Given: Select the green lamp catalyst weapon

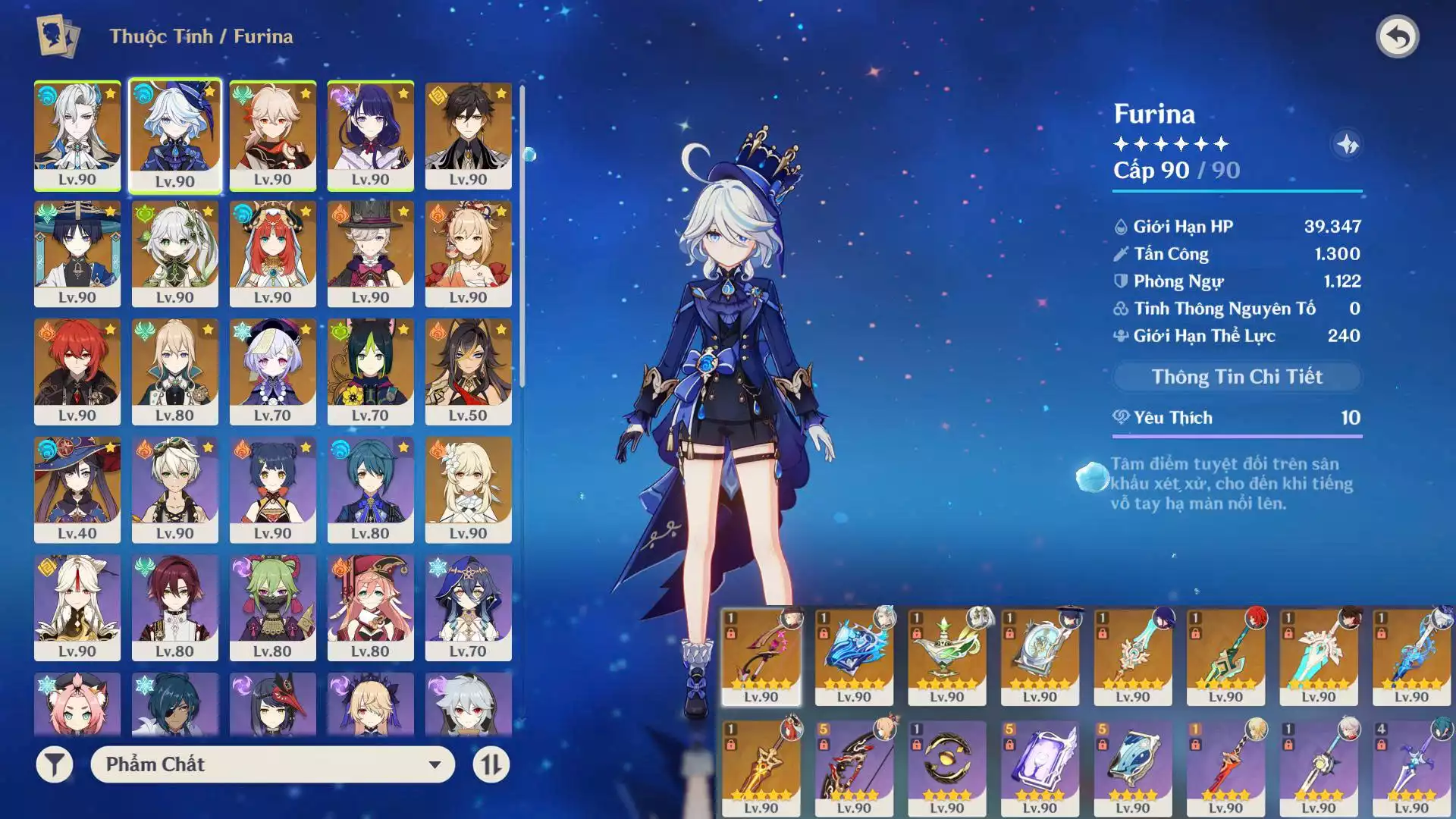Looking at the screenshot, I should [946, 656].
